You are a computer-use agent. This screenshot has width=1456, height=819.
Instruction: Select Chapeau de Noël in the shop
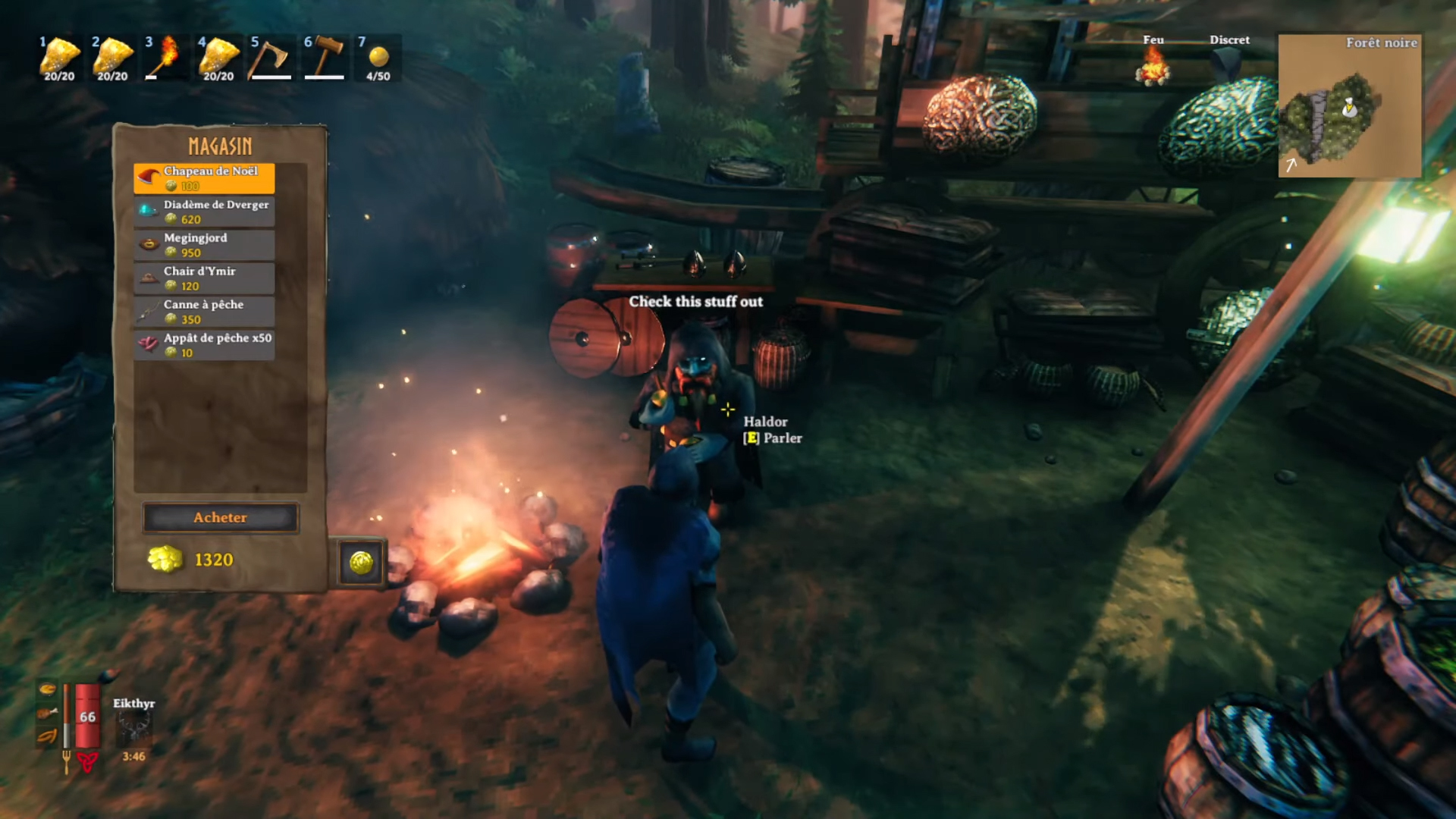pos(204,178)
